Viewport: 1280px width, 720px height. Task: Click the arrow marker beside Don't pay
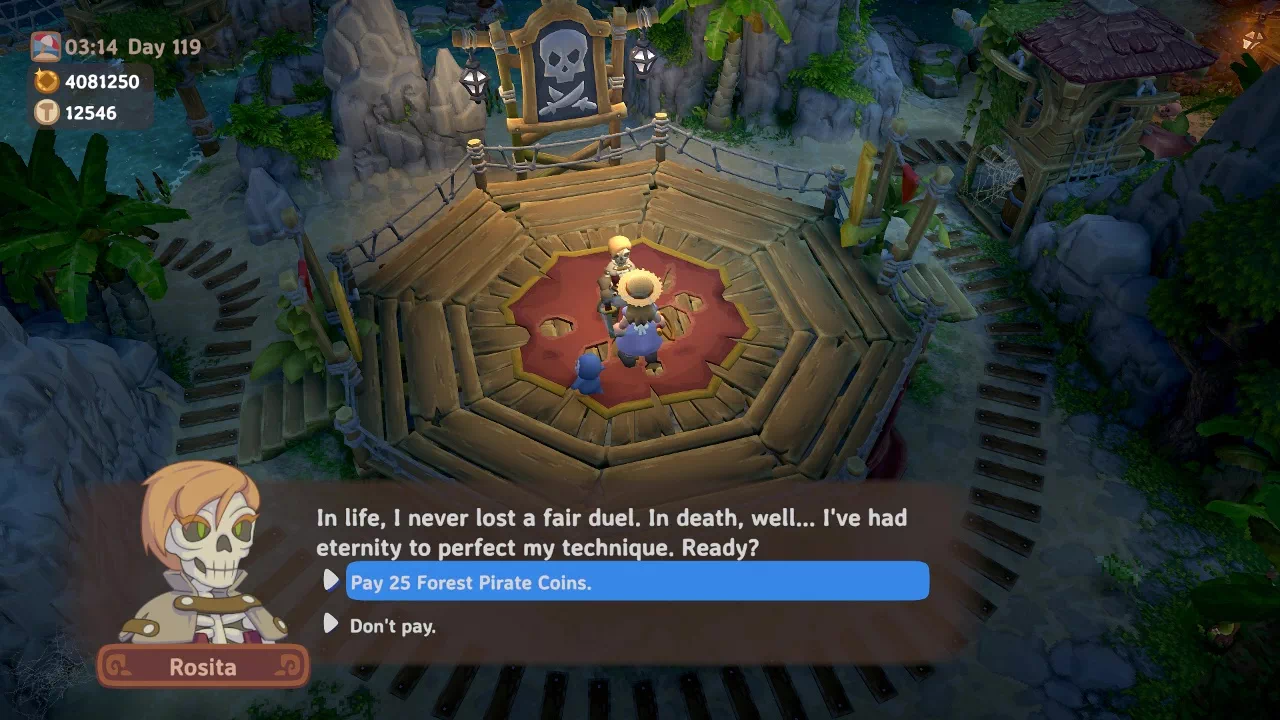[331, 625]
